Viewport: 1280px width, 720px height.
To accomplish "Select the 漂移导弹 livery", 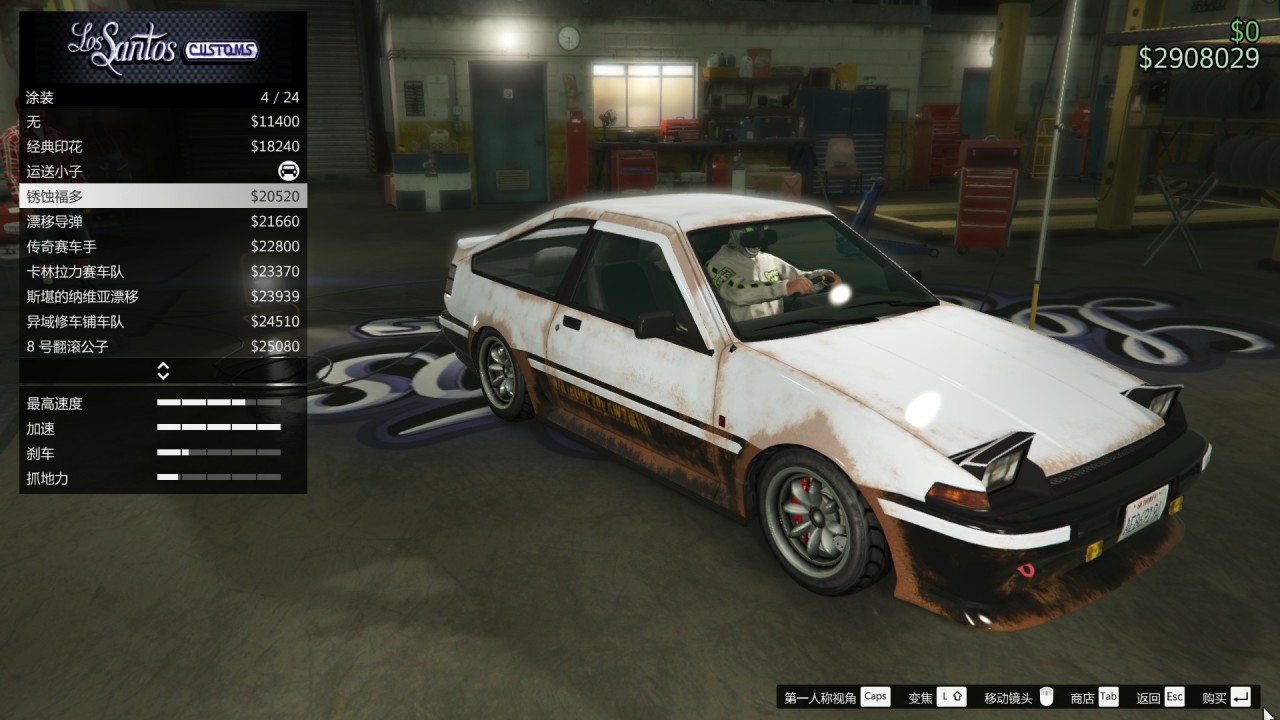I will point(120,221).
